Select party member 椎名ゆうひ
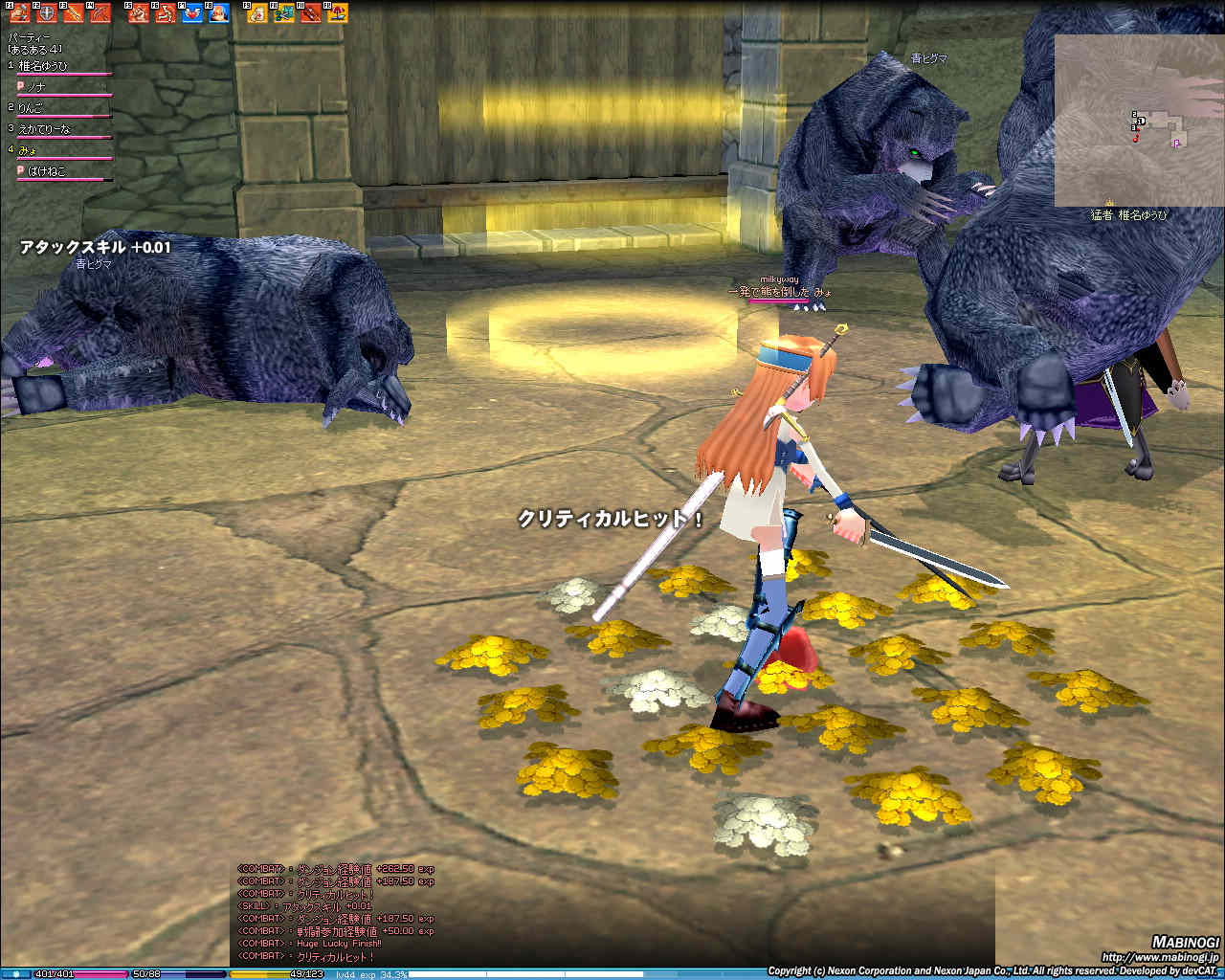This screenshot has width=1225, height=980. [x=44, y=66]
